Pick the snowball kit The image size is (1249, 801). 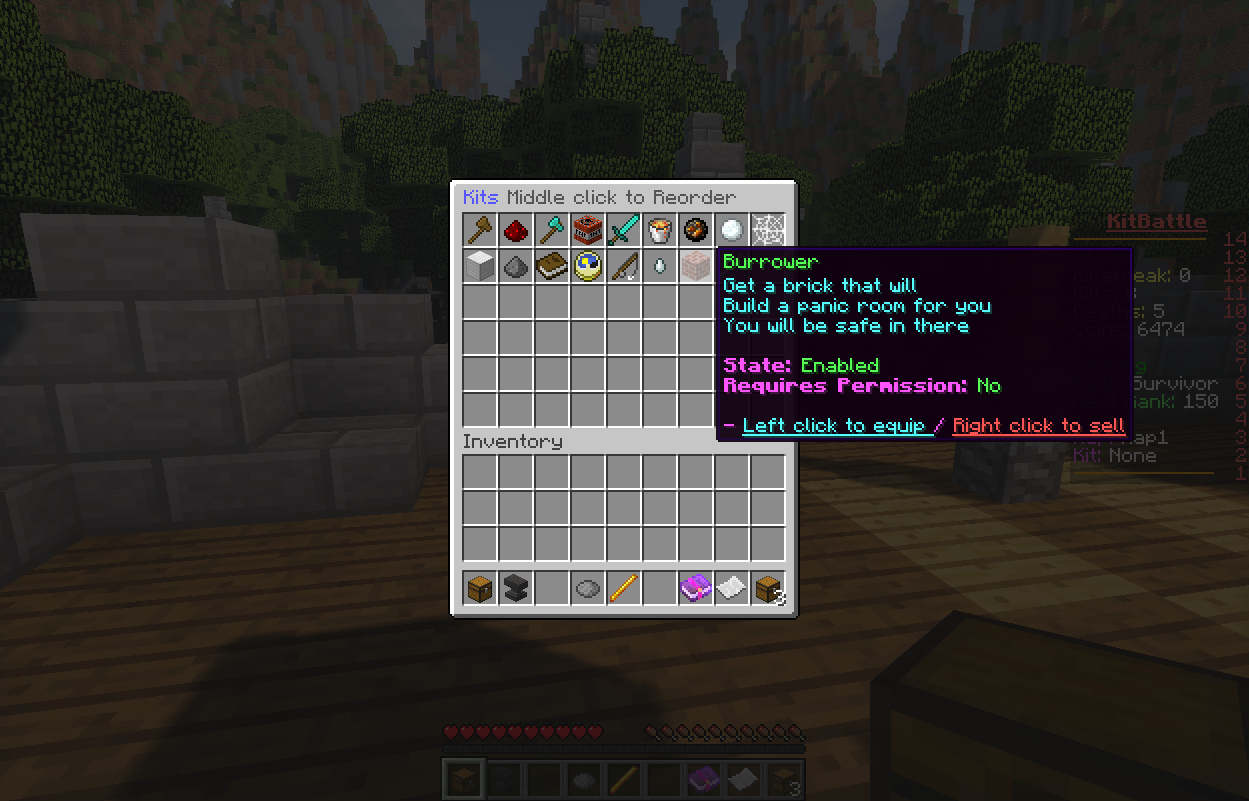click(732, 230)
